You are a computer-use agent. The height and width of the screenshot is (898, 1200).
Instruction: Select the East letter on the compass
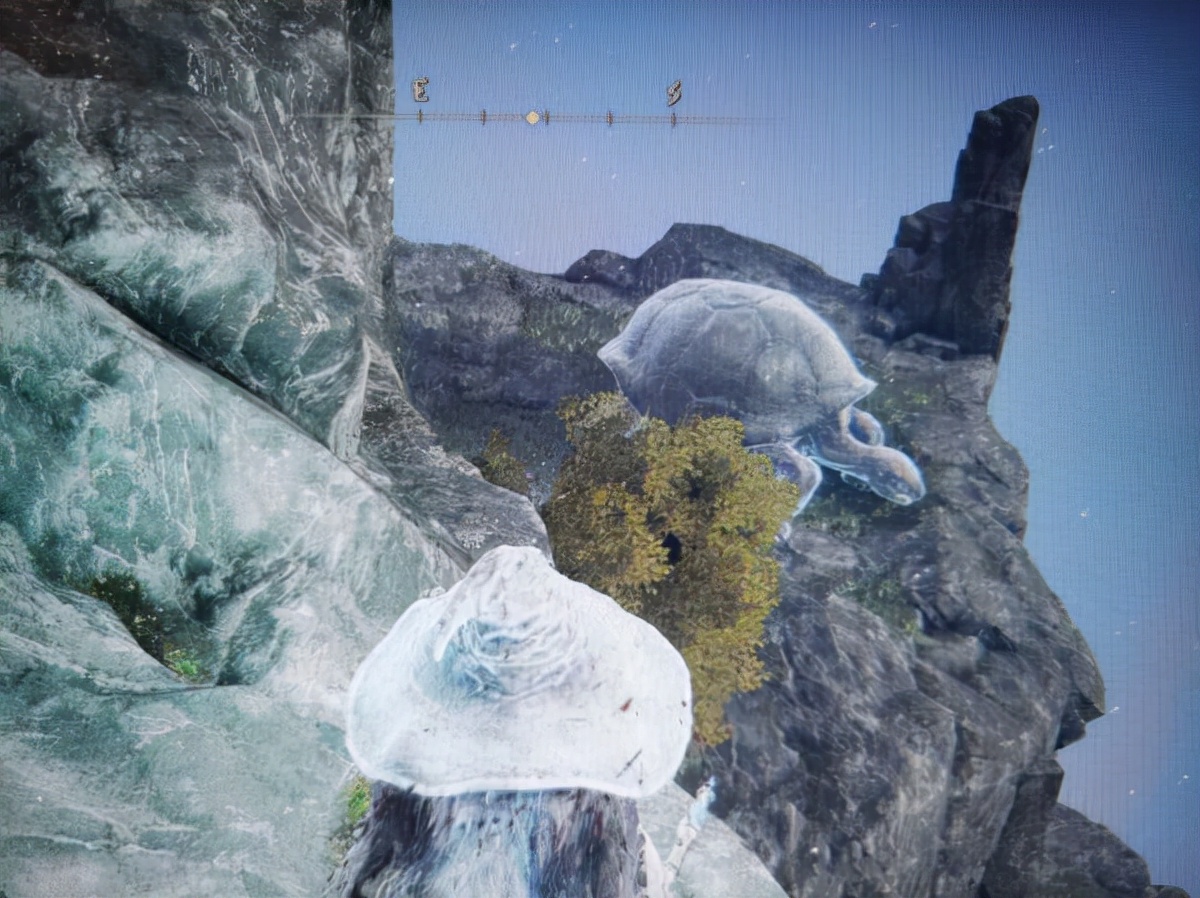point(421,90)
